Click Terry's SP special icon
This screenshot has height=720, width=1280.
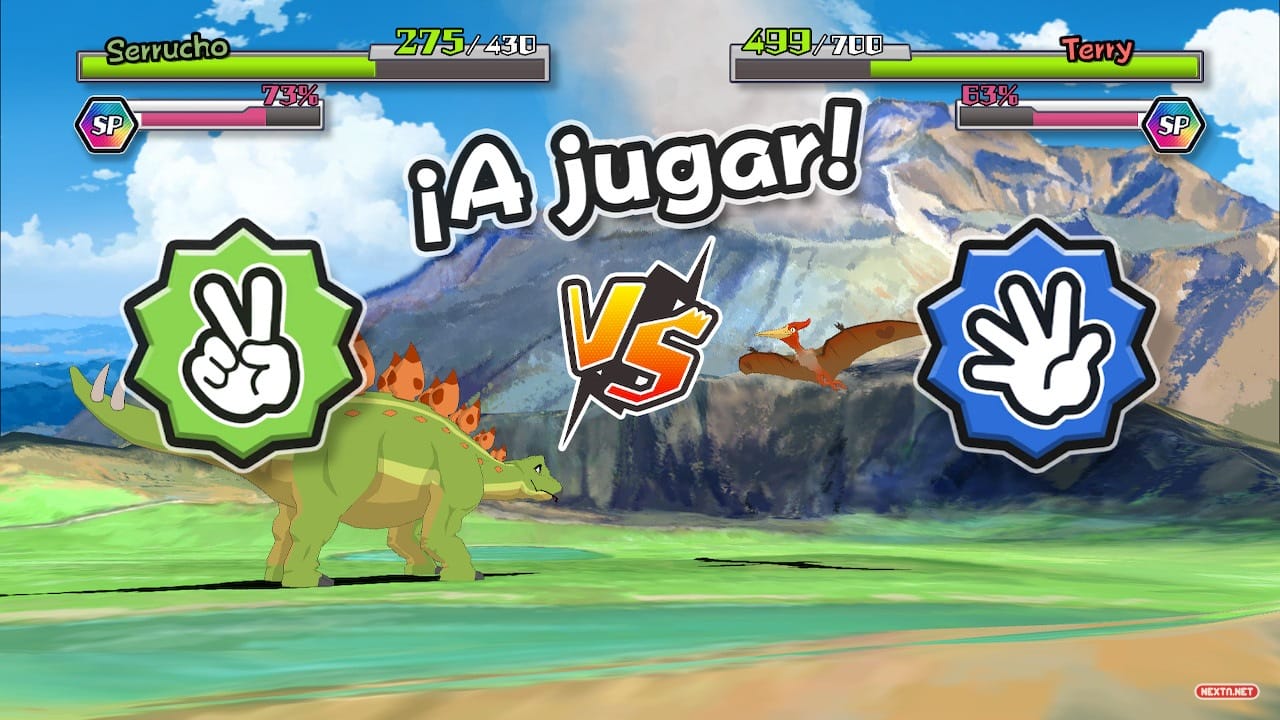(1173, 125)
